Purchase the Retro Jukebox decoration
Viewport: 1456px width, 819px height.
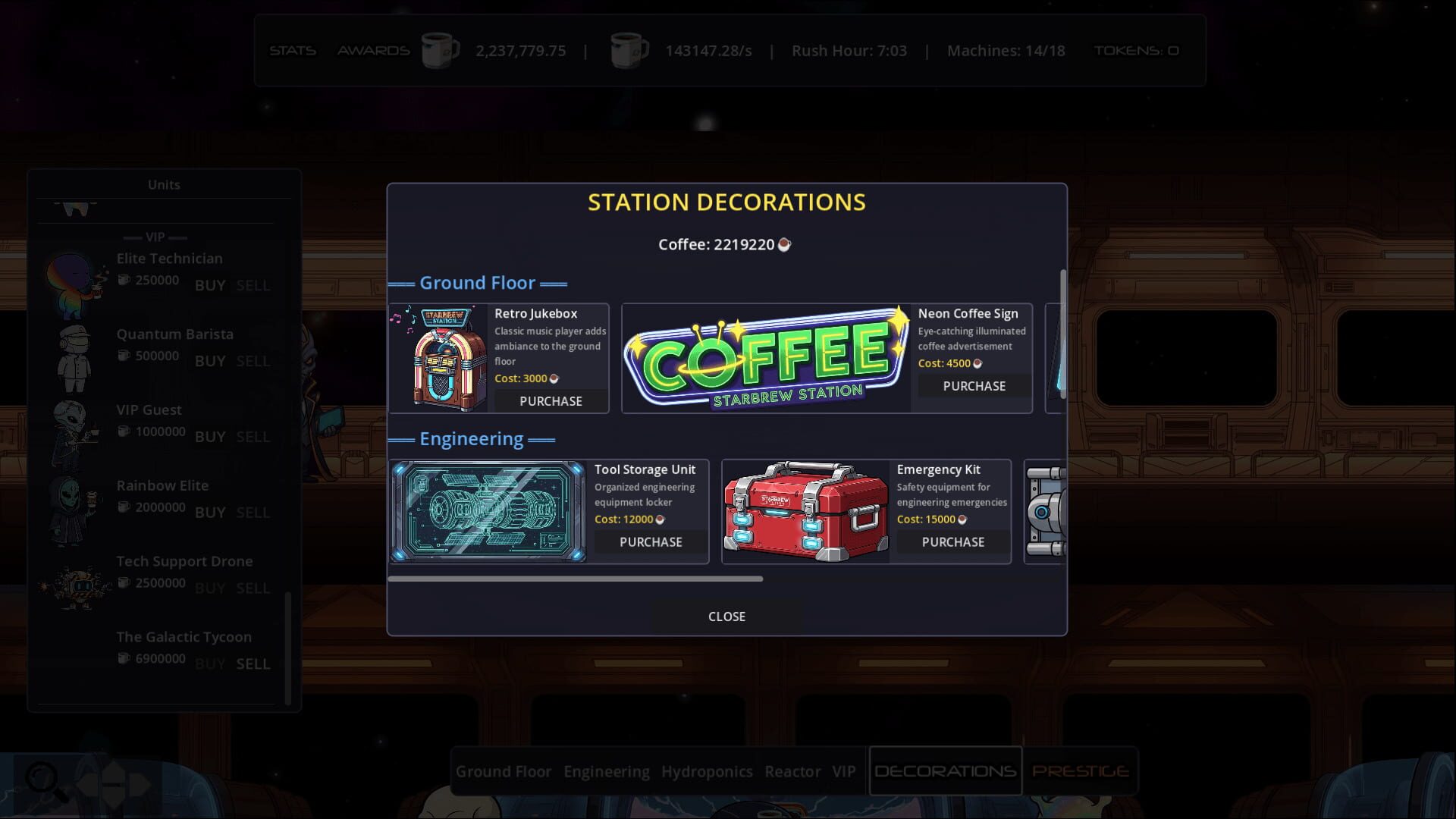[x=549, y=401]
